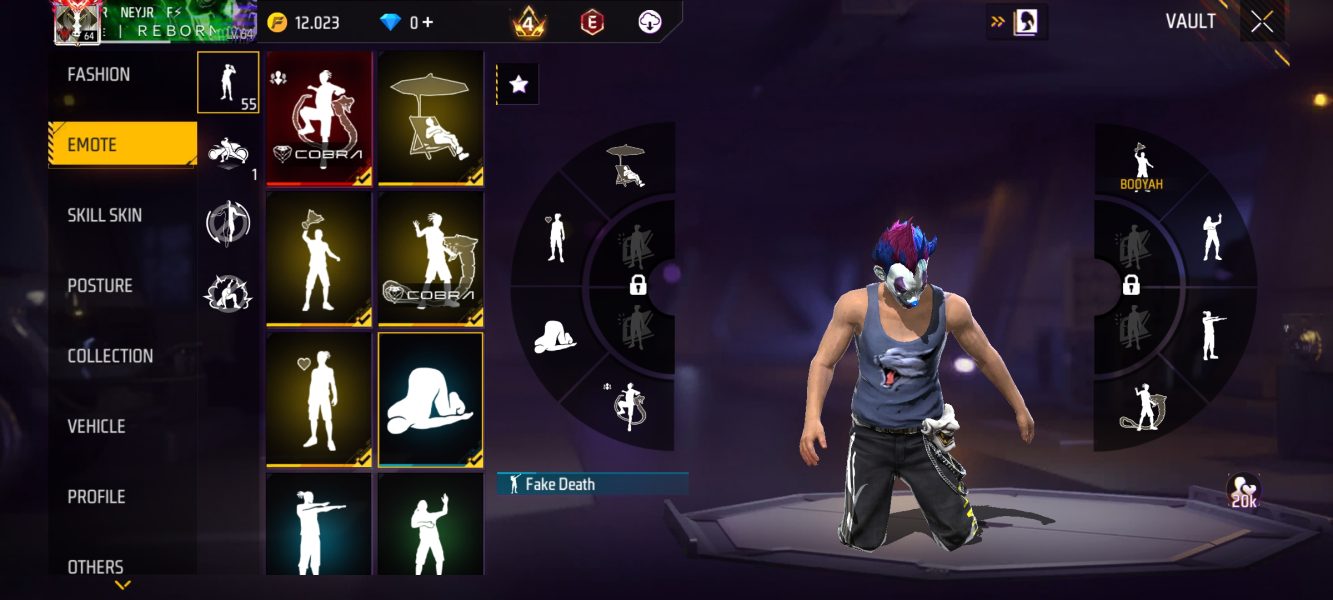
Task: Select the Vehicle category
Action: point(96,426)
